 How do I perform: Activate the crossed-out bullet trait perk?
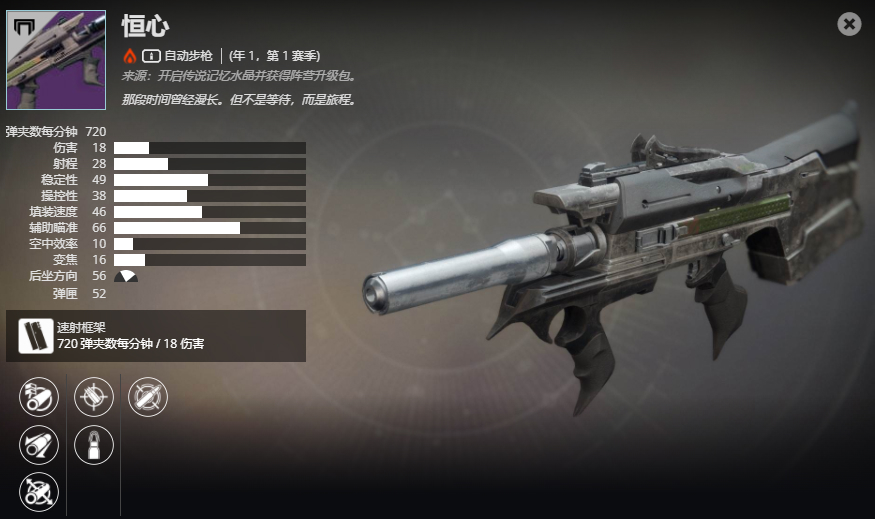[148, 397]
